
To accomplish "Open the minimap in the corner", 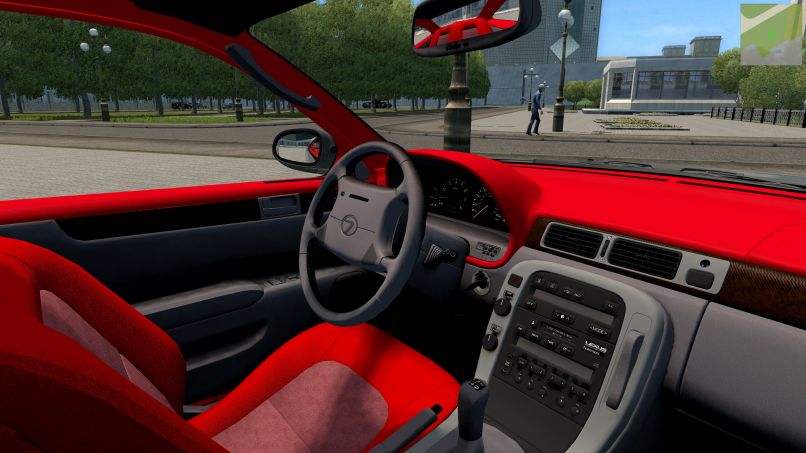I will tap(771, 34).
